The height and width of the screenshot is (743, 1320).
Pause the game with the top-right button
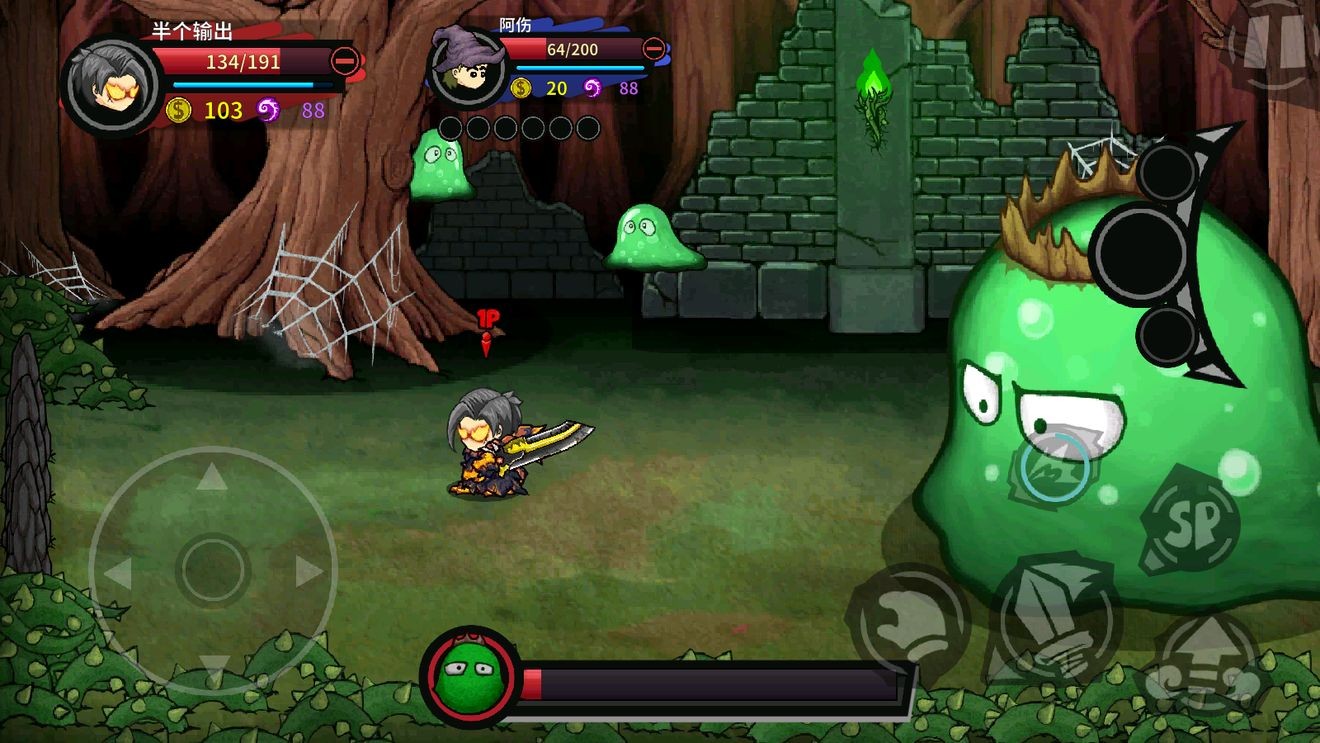(1274, 44)
